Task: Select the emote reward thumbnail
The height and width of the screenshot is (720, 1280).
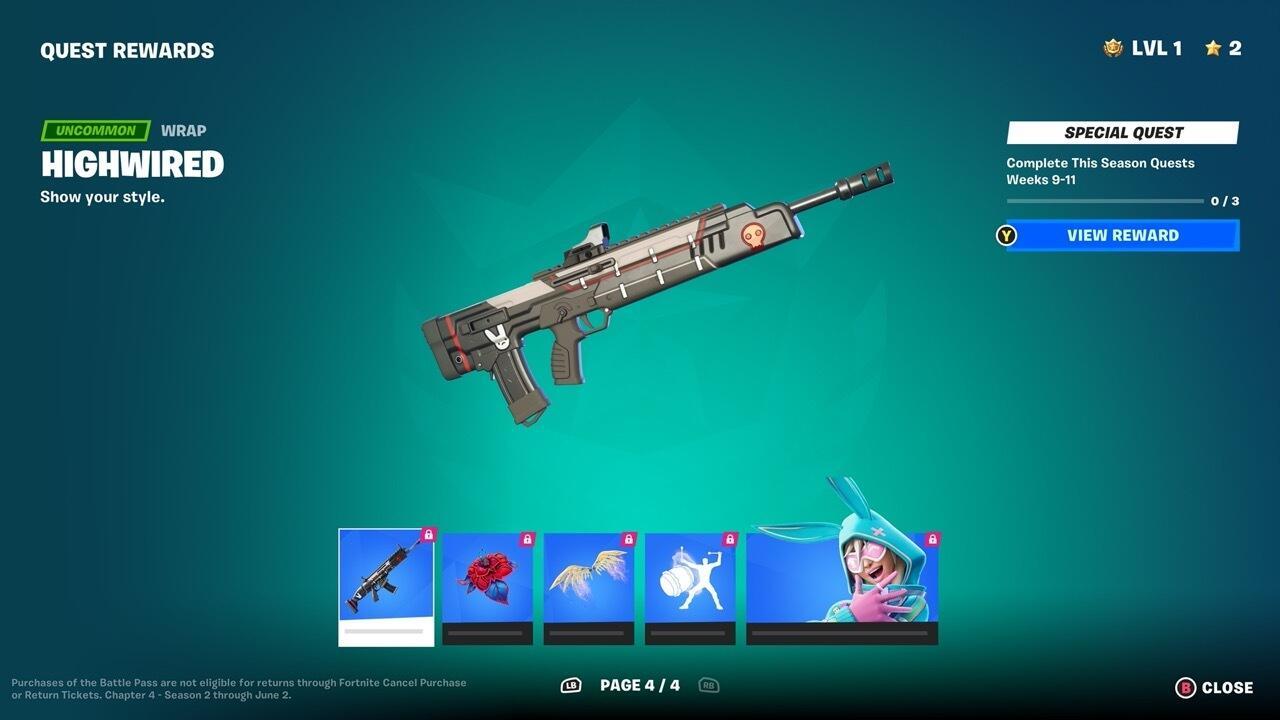Action: pyautogui.click(x=689, y=580)
